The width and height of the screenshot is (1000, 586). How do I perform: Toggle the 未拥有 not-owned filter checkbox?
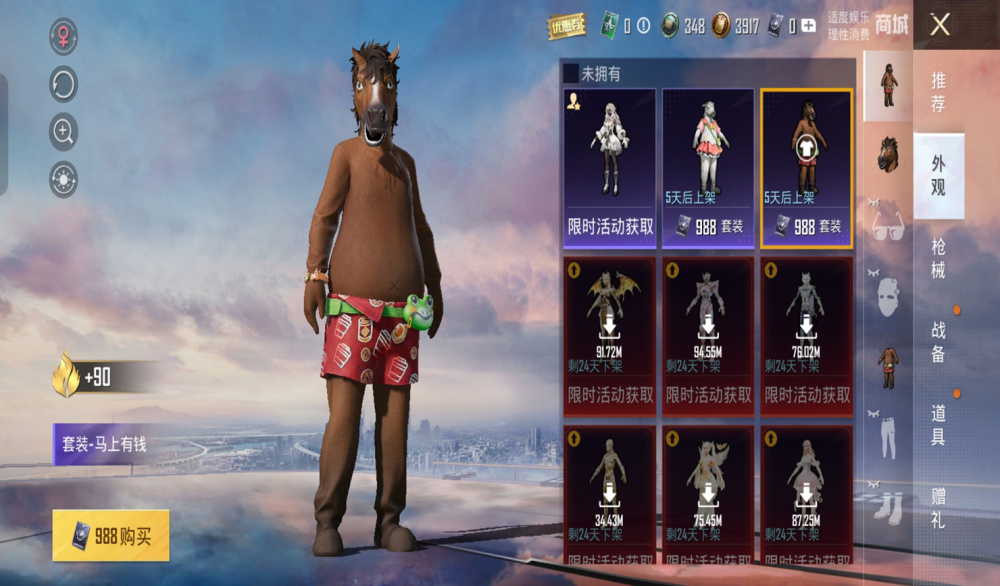click(571, 73)
